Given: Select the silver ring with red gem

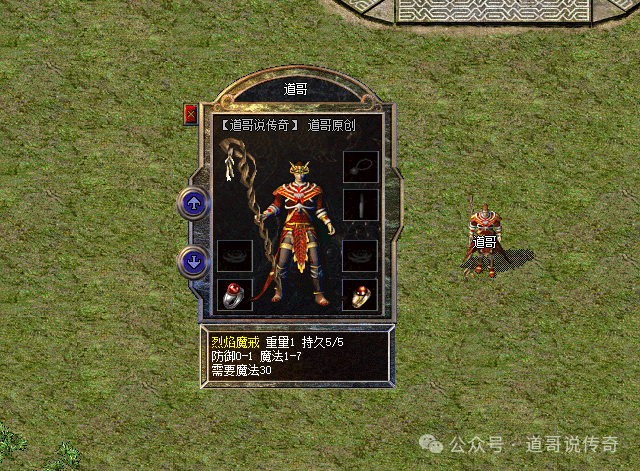Looking at the screenshot, I should click(234, 295).
